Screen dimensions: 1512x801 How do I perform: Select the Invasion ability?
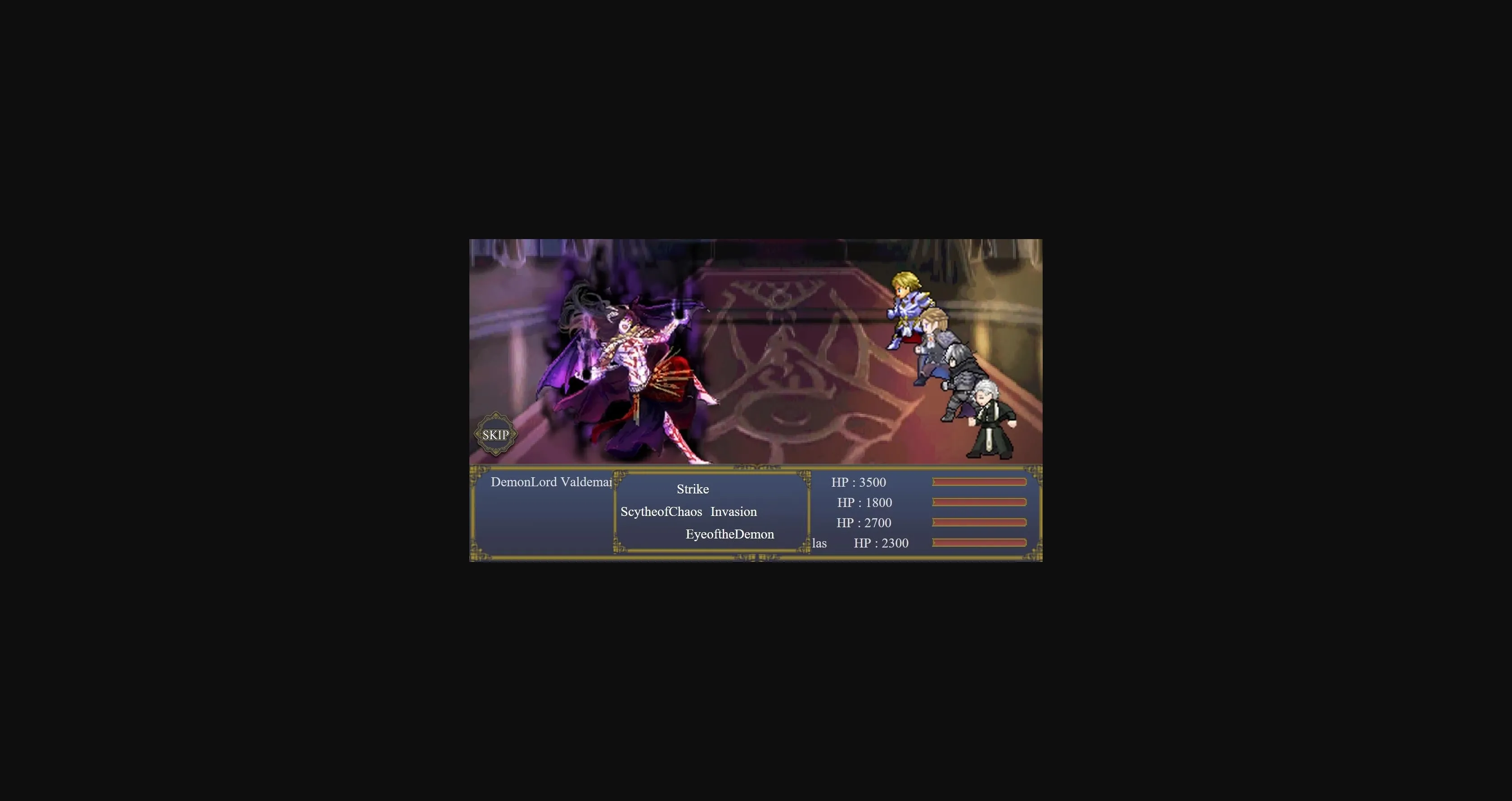point(733,511)
